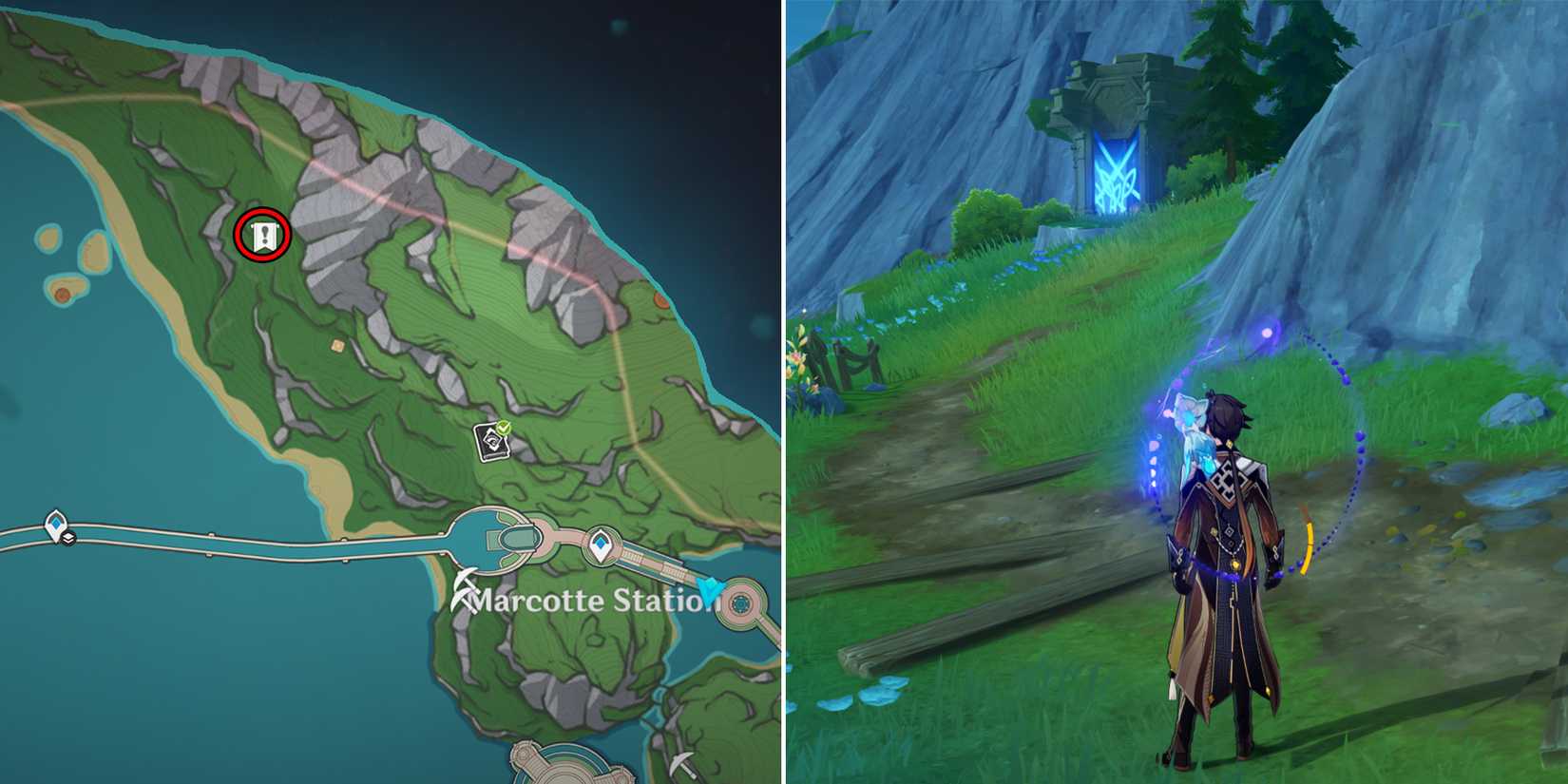
Task: Open the layer-switch marker below the left waypoint
Action: click(68, 539)
